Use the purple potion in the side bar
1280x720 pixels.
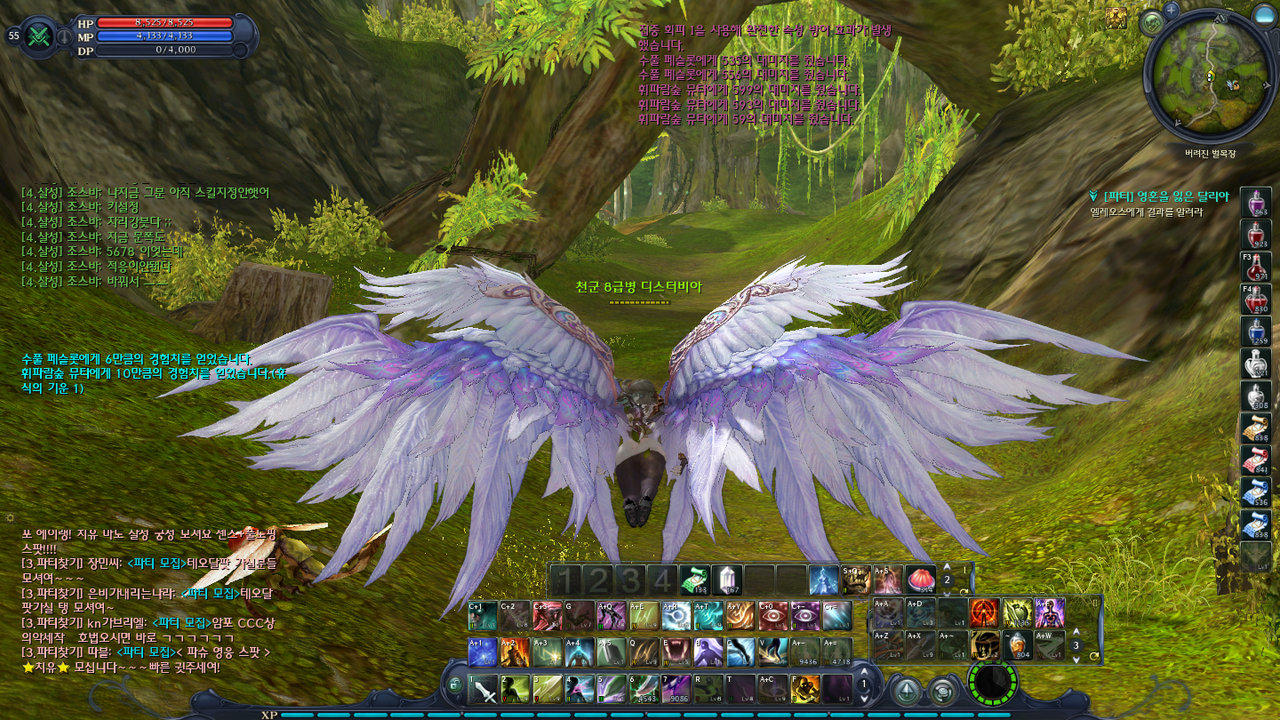coord(1256,202)
